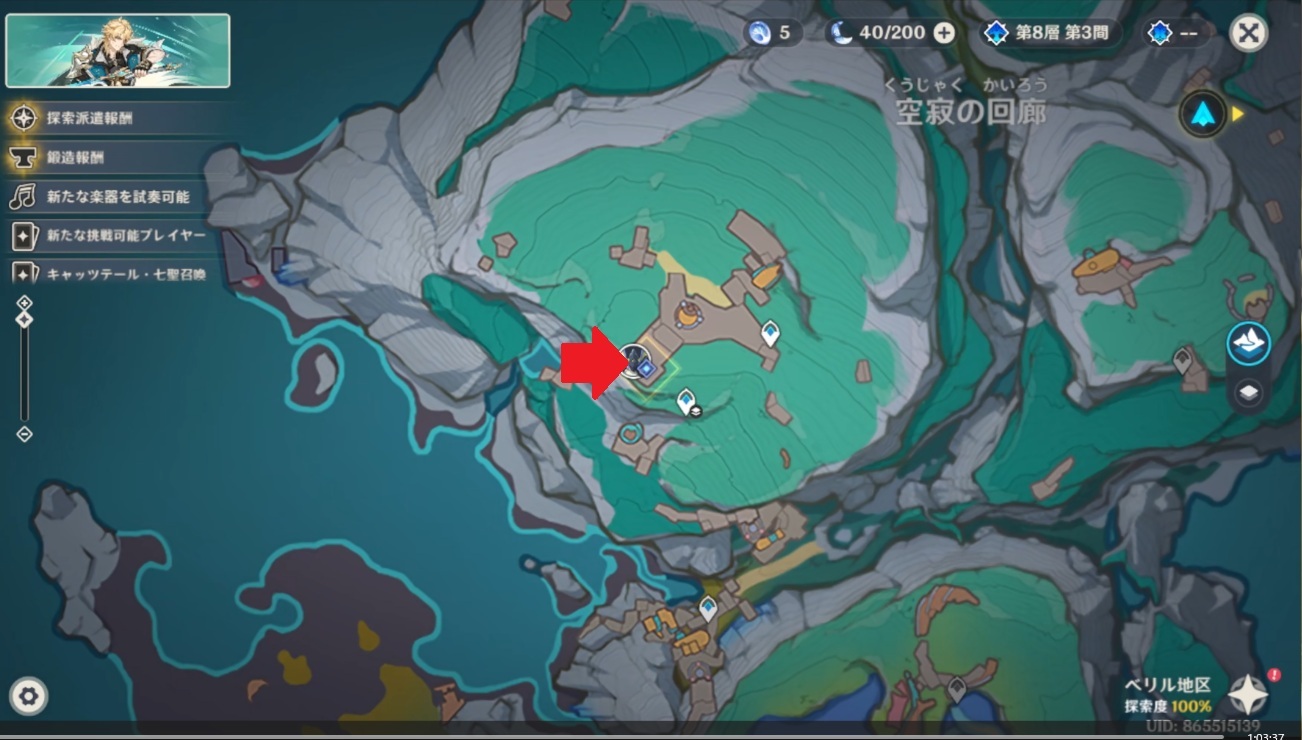Click the map zoom slider handle
Screen dimensions: 1302x740
25,319
